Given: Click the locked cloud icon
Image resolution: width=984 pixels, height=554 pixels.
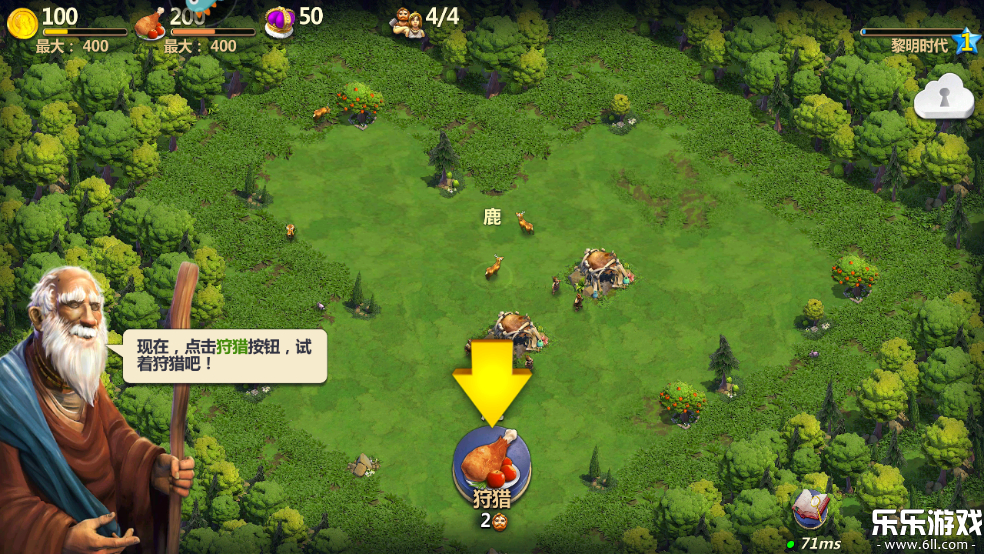Looking at the screenshot, I should coord(943,96).
